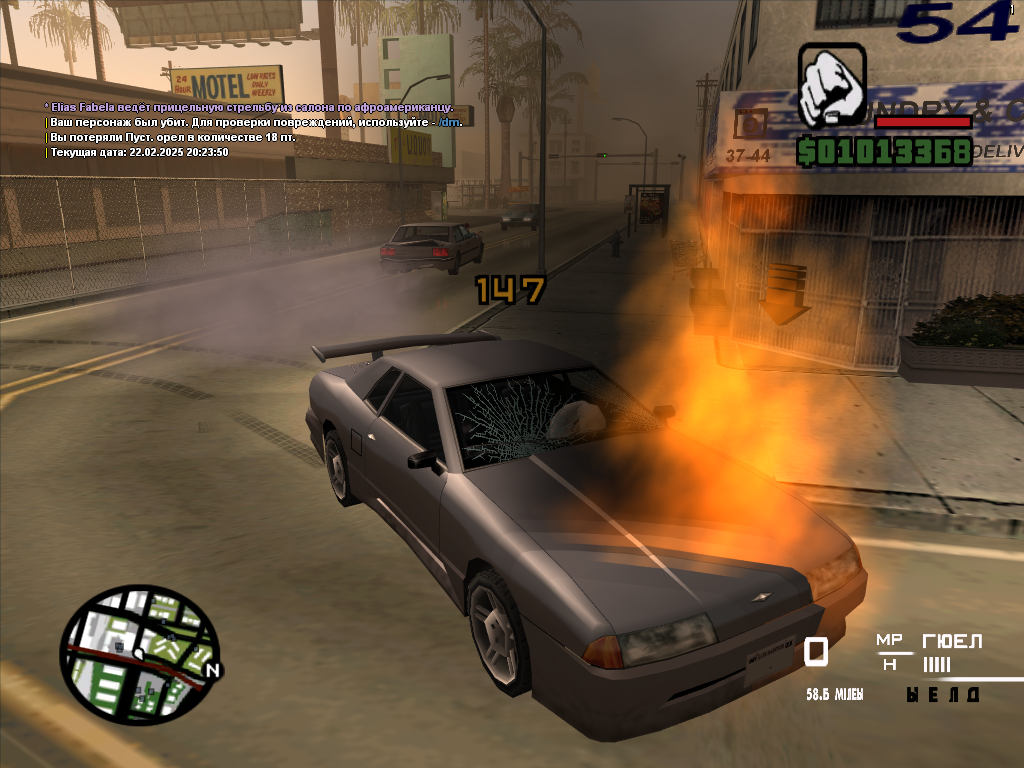This screenshot has width=1024, height=768.
Task: Click the Elias Fabela chat message line
Action: (249, 107)
